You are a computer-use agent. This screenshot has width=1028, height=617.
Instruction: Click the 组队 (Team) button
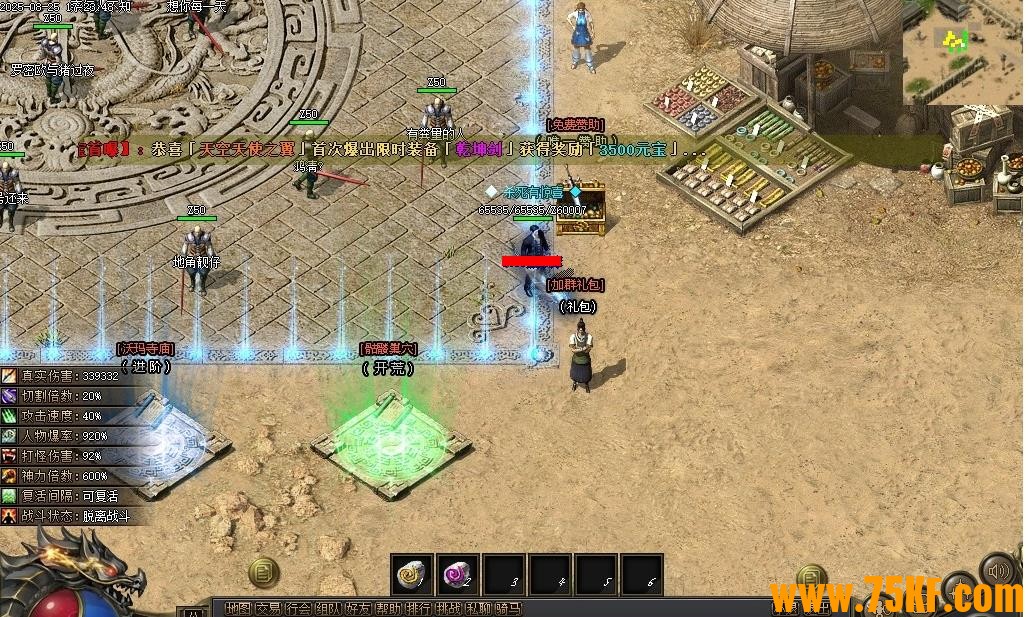328,607
